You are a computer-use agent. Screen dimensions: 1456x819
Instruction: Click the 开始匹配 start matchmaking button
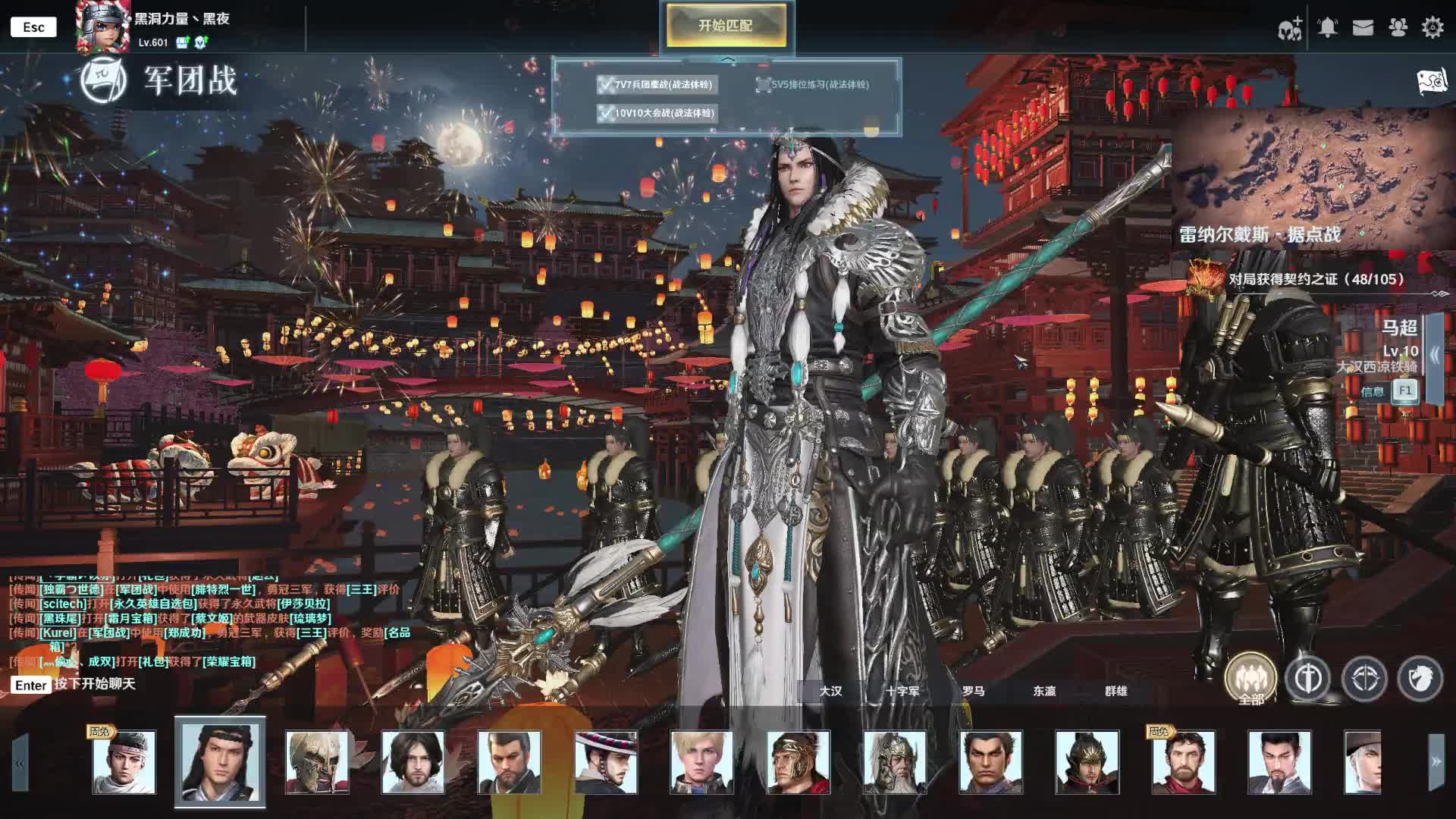726,26
